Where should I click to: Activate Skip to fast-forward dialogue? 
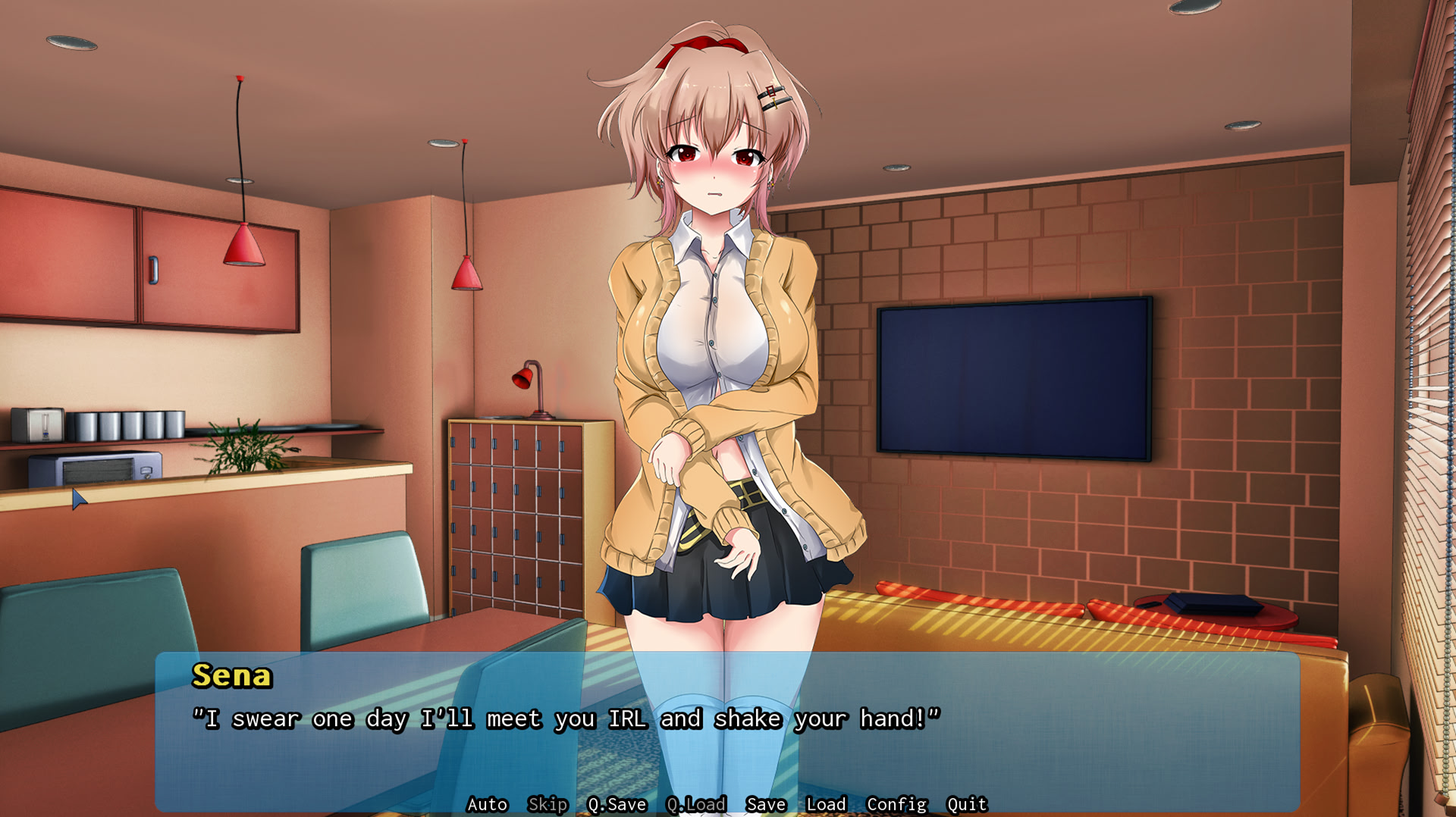point(550,804)
